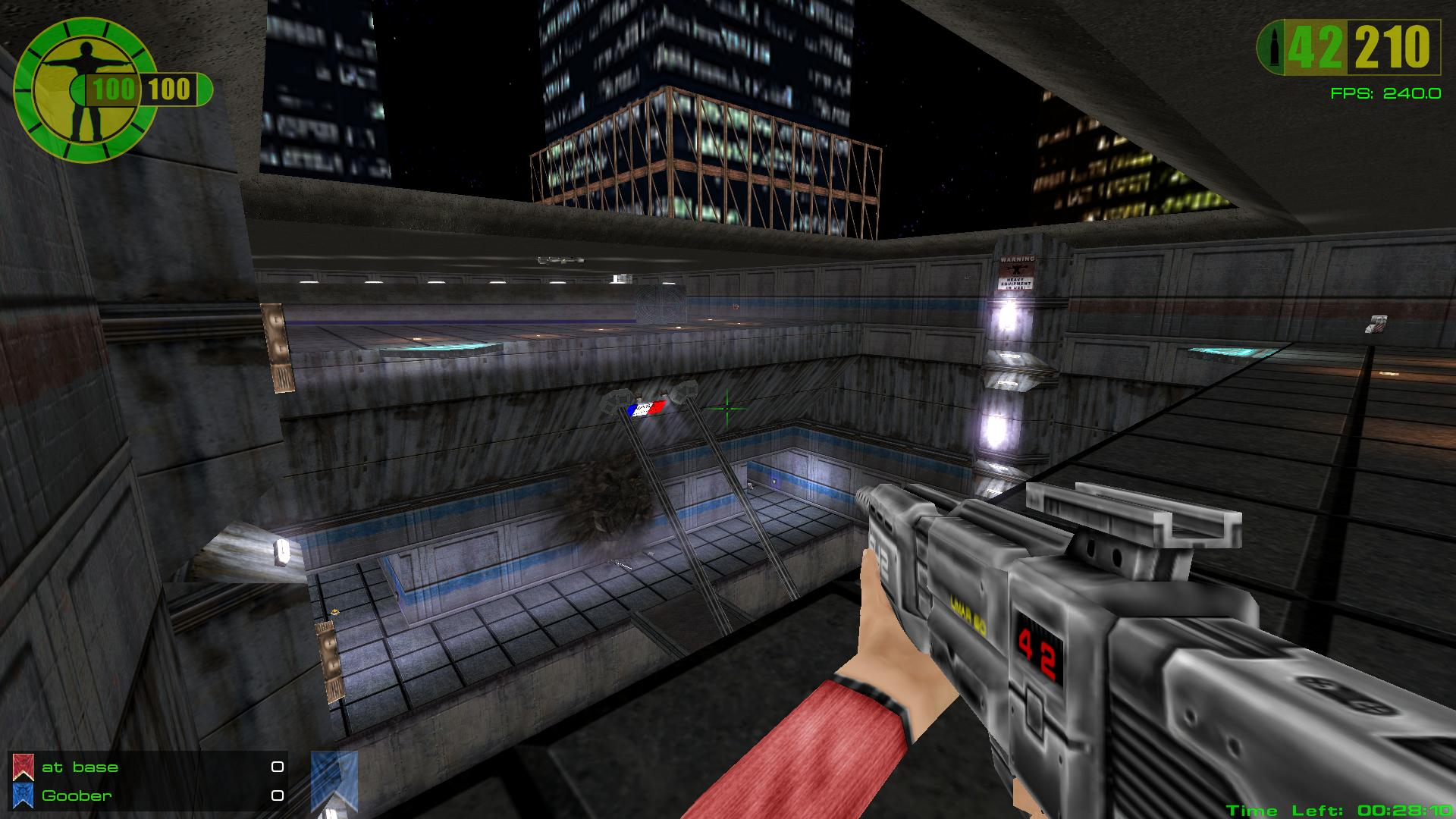Click the red team flag icon
Viewport: 1456px width, 819px height.
pyautogui.click(x=24, y=767)
